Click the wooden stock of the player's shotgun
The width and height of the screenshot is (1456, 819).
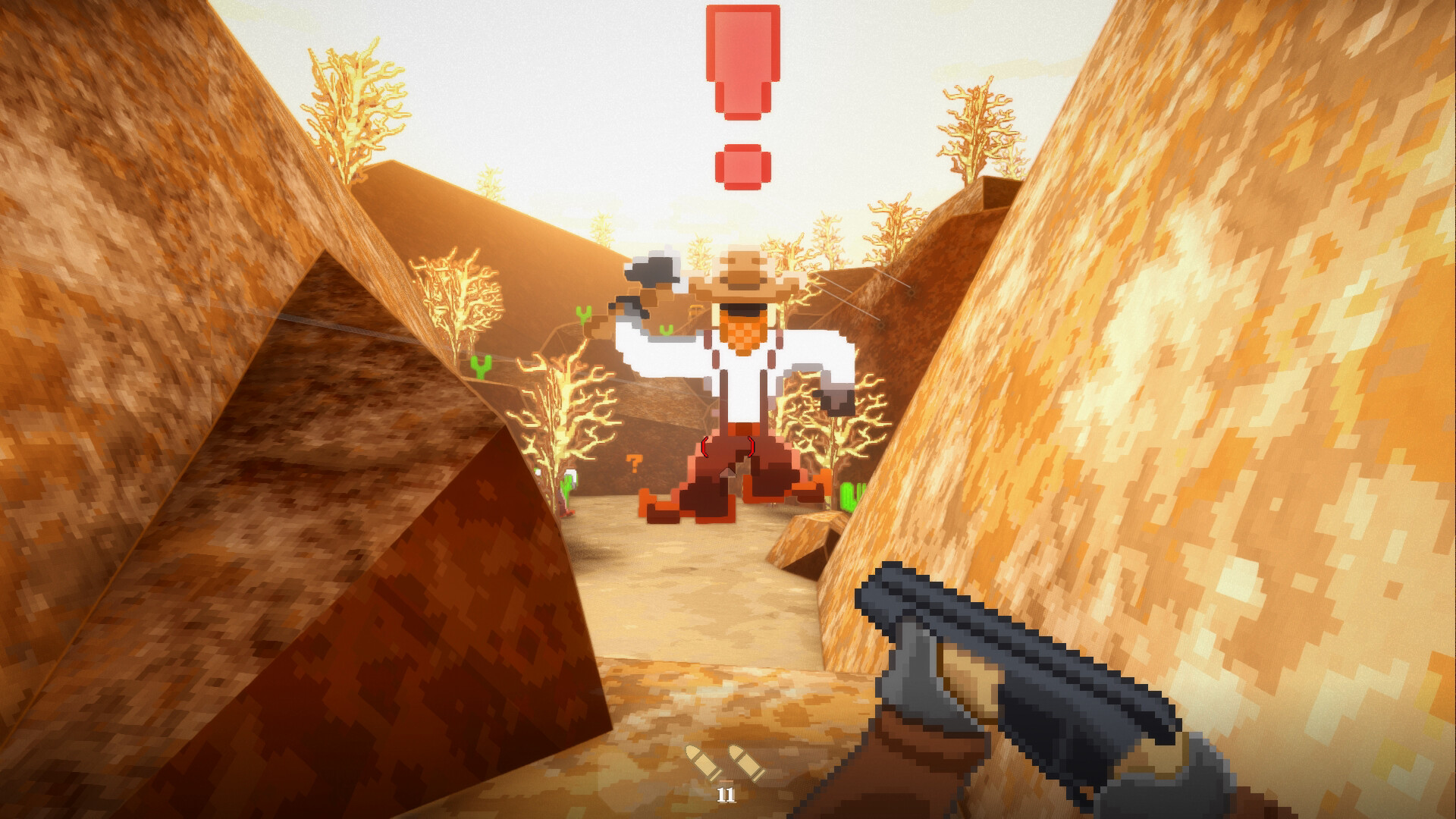pyautogui.click(x=971, y=682)
